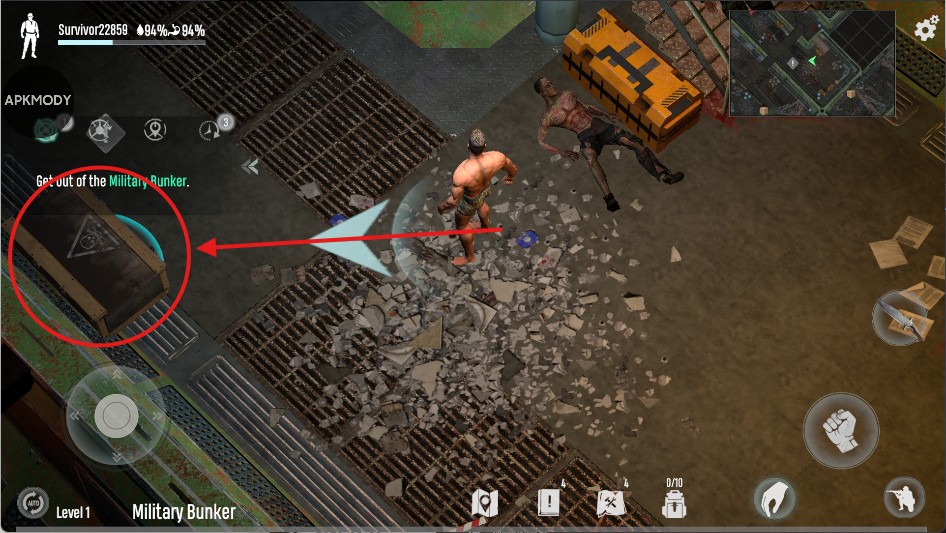Attack with the fist button
This screenshot has height=533, width=946.
click(x=841, y=431)
